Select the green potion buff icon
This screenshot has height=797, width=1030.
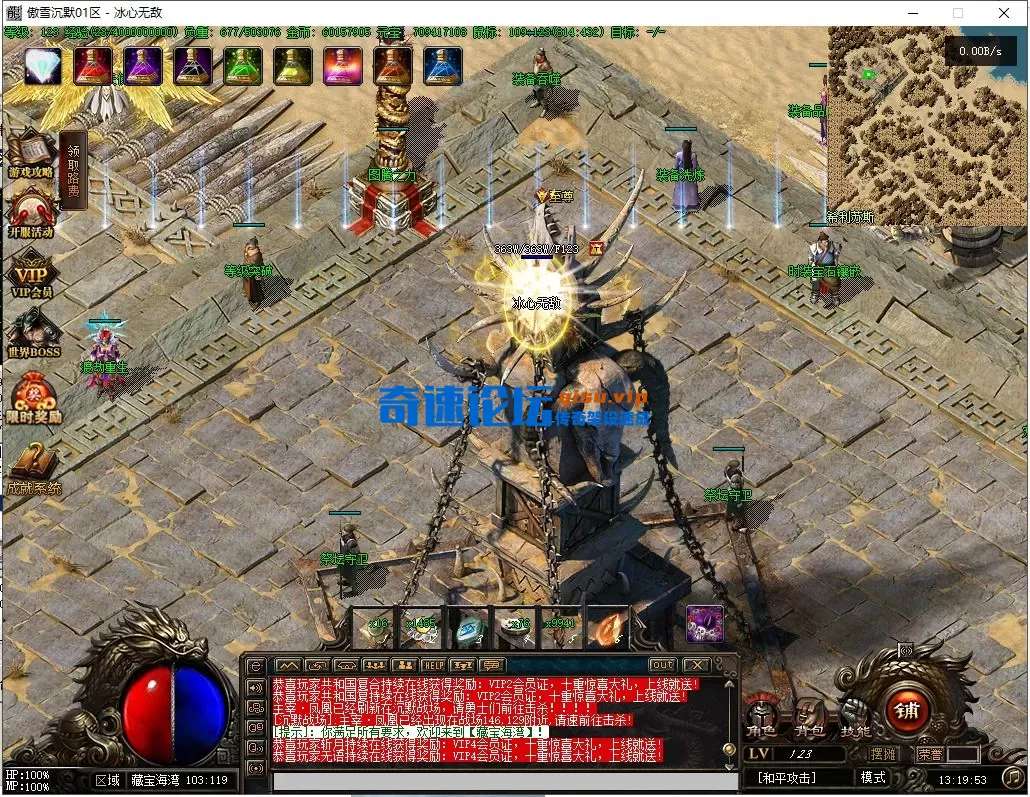(242, 66)
